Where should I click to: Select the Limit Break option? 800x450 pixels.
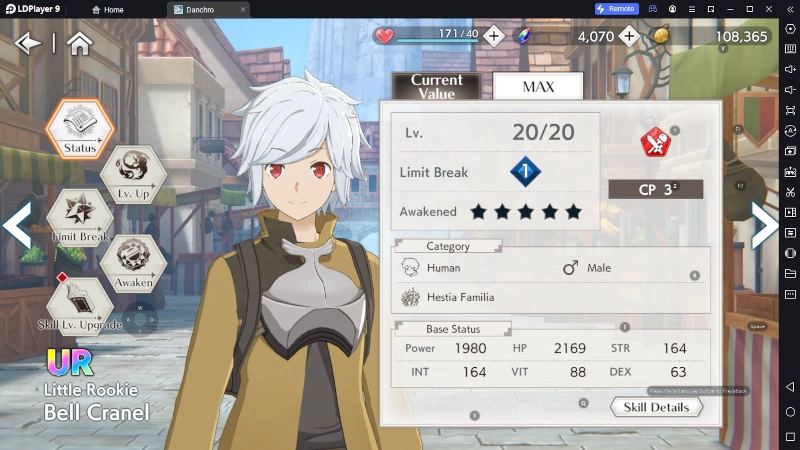click(x=80, y=217)
